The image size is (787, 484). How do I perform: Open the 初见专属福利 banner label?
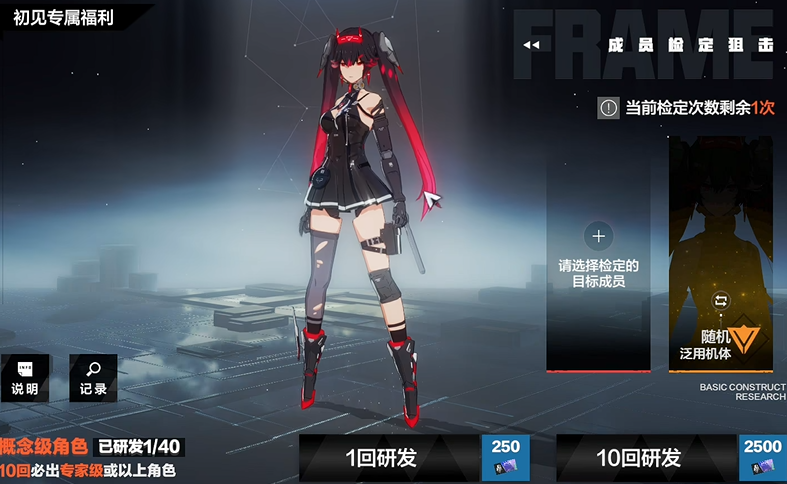[62, 16]
